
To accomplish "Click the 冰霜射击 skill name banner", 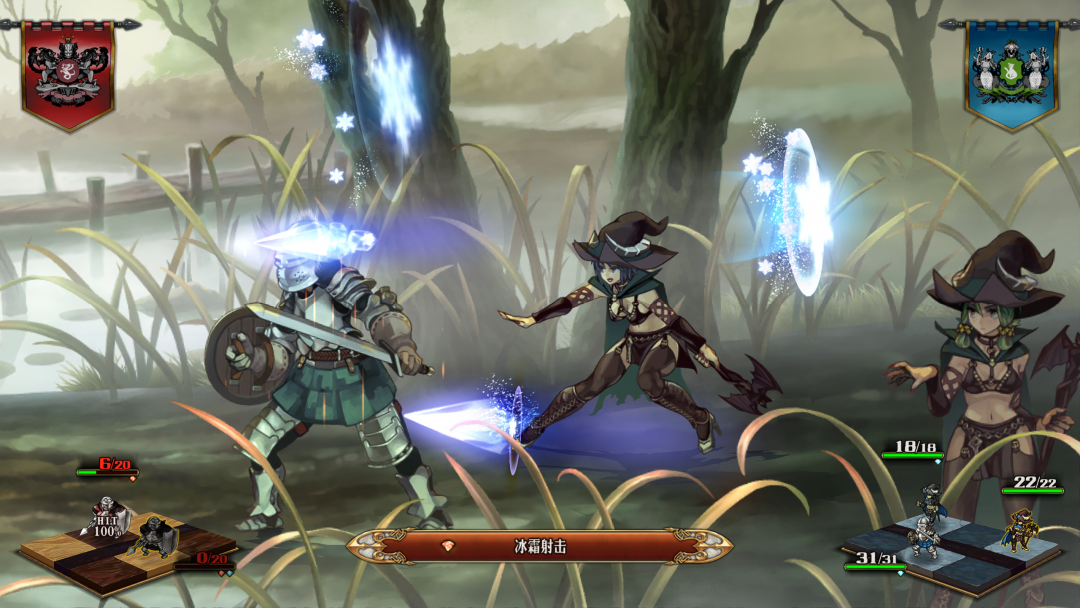I will [x=539, y=546].
